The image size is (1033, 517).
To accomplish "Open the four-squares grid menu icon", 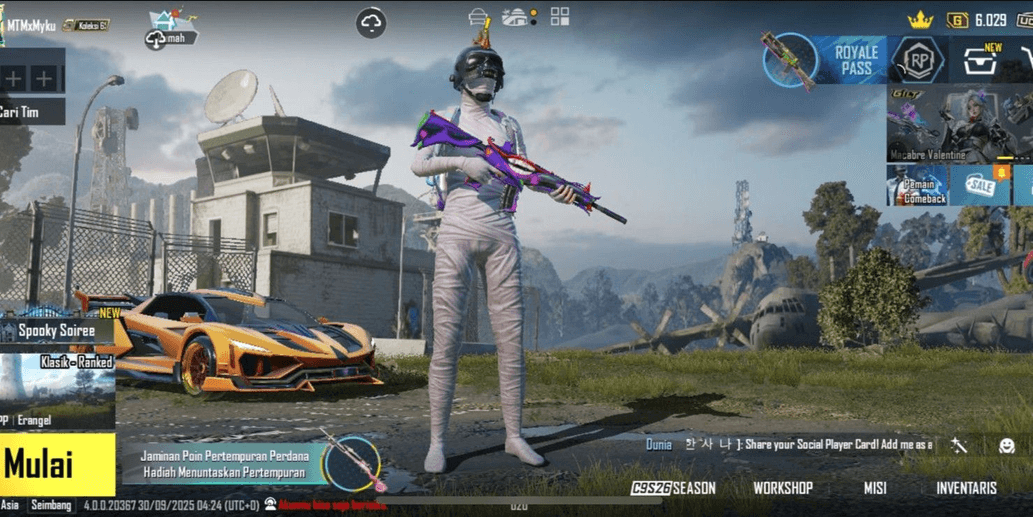I will pos(560,16).
